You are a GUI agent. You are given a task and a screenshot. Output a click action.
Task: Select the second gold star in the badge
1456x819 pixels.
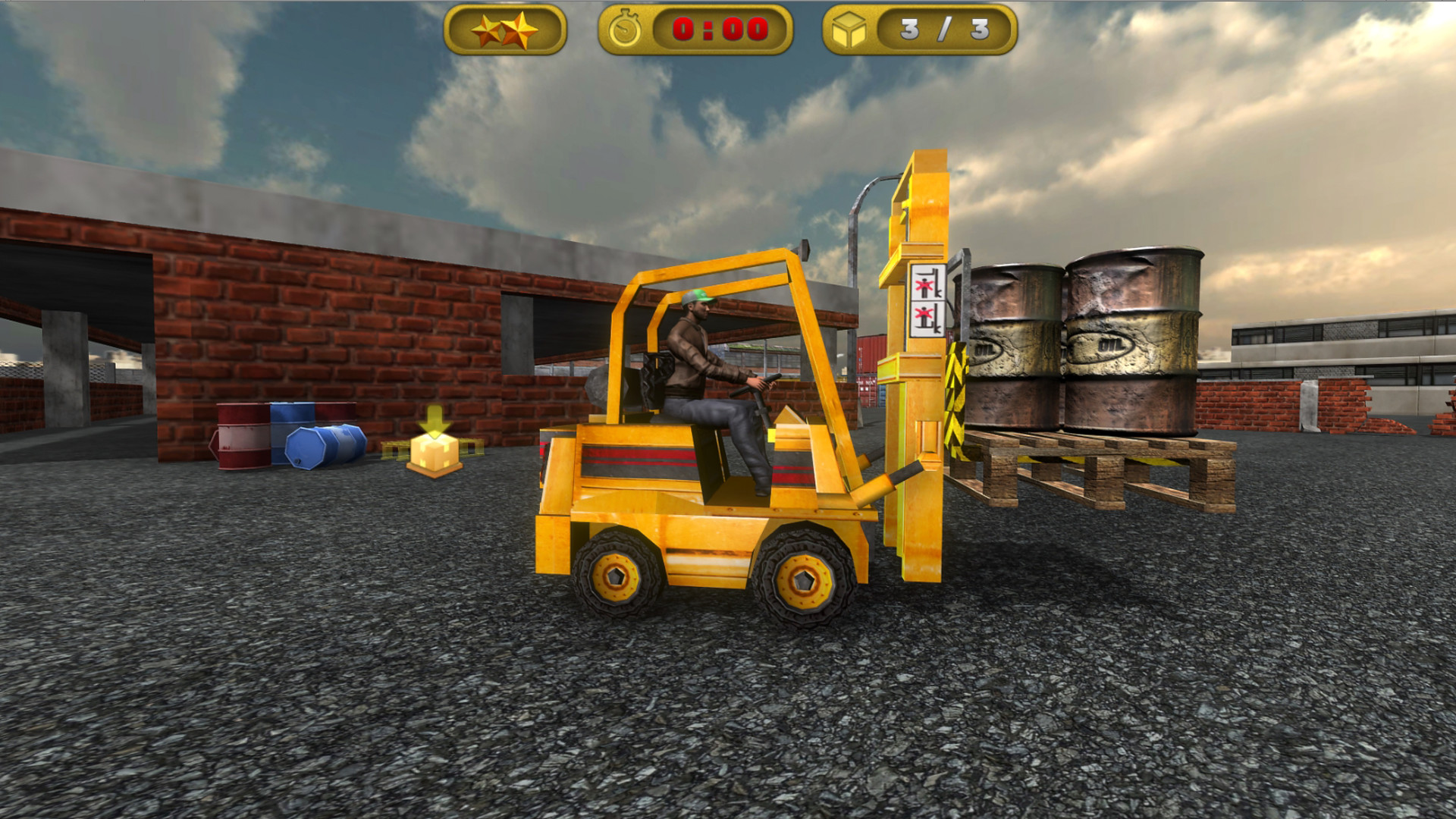tap(521, 28)
